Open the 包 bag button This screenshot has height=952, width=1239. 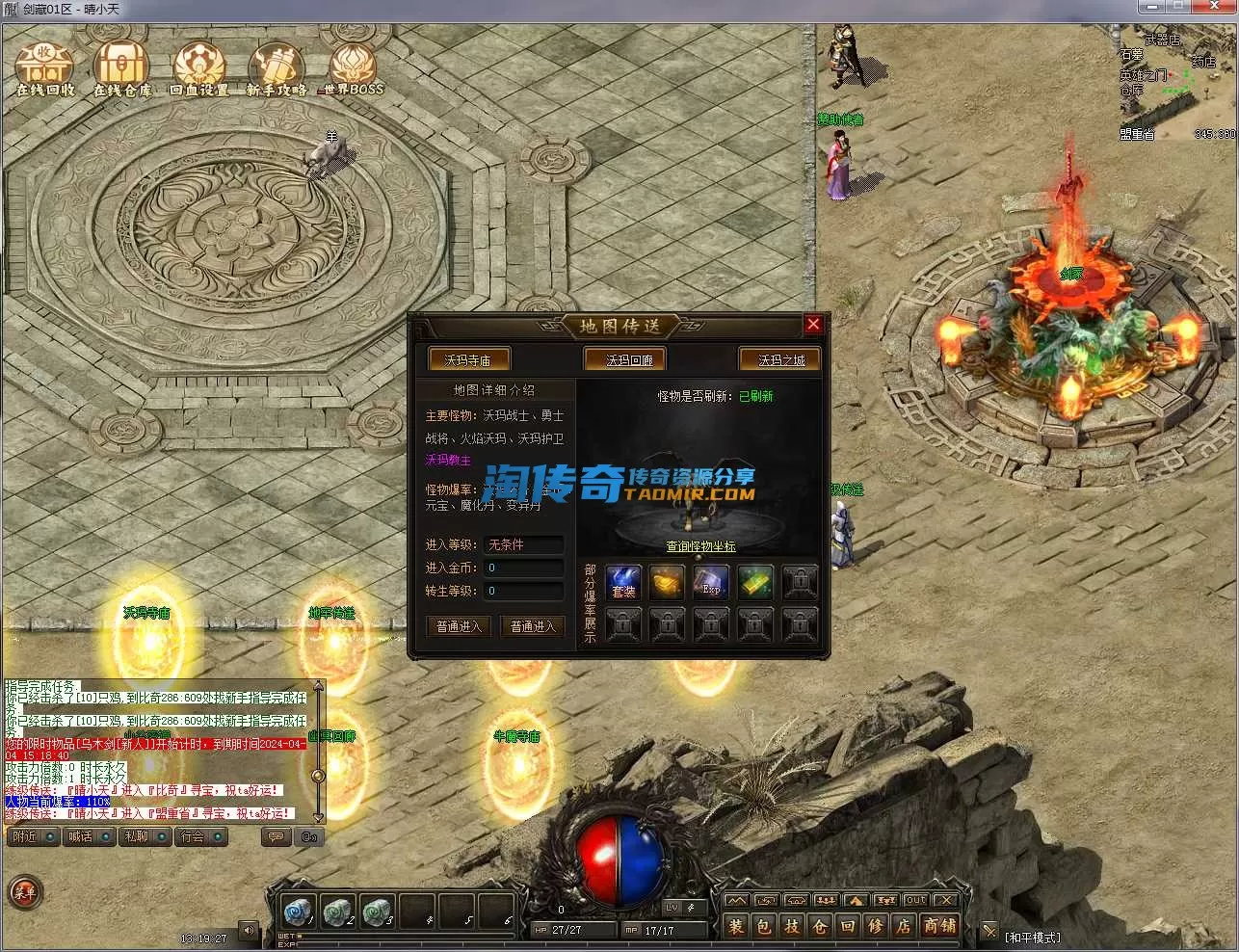[x=763, y=926]
